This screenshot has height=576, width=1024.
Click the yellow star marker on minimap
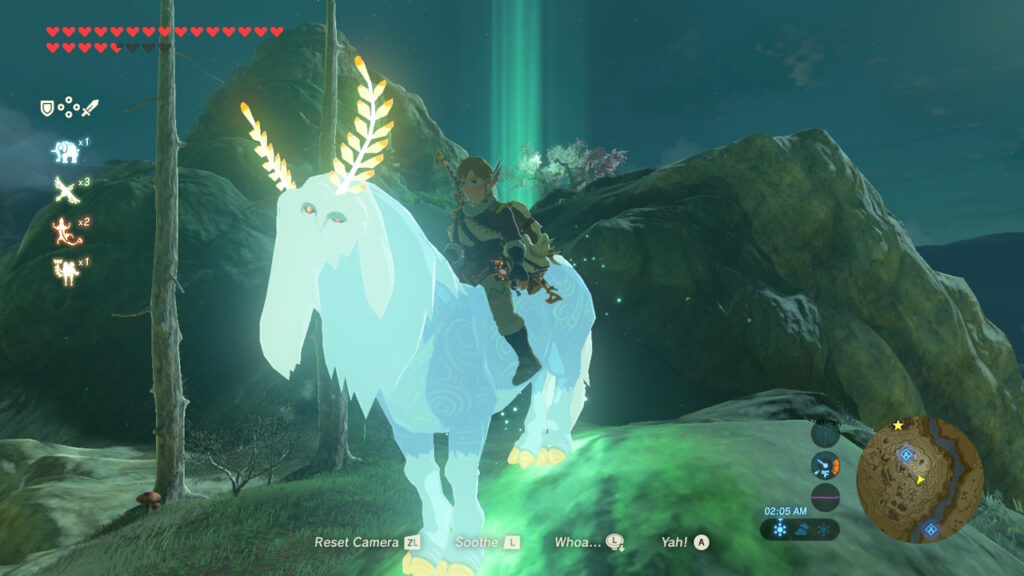[x=898, y=425]
